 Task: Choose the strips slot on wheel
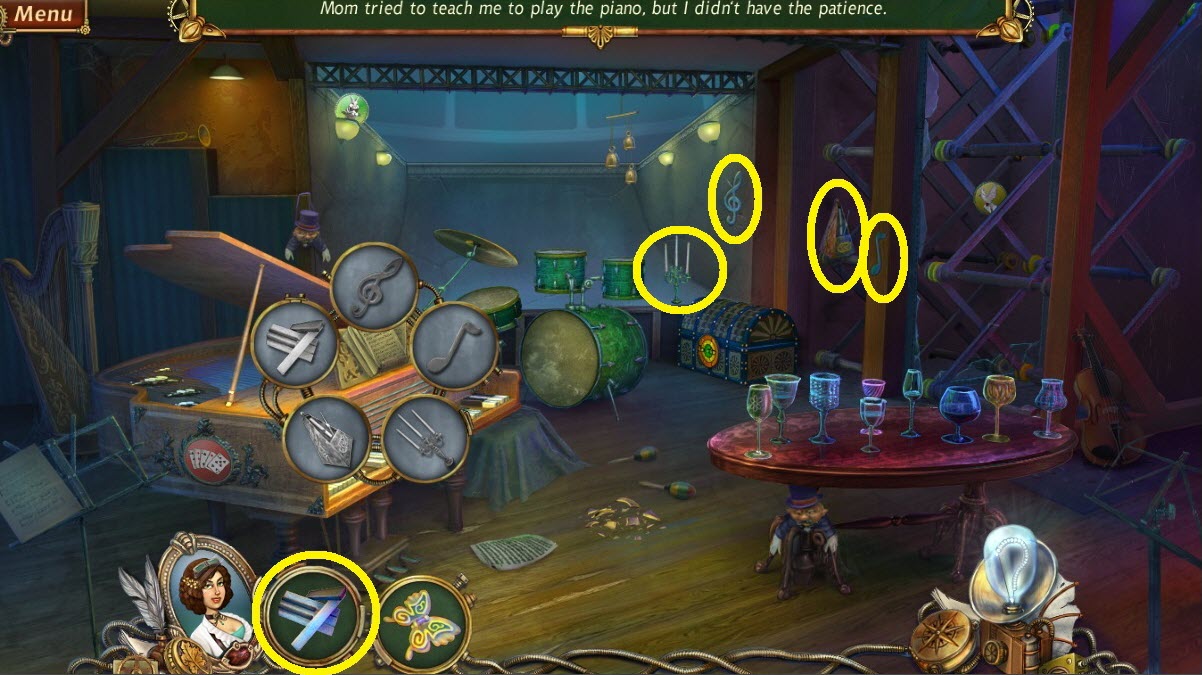[296, 344]
